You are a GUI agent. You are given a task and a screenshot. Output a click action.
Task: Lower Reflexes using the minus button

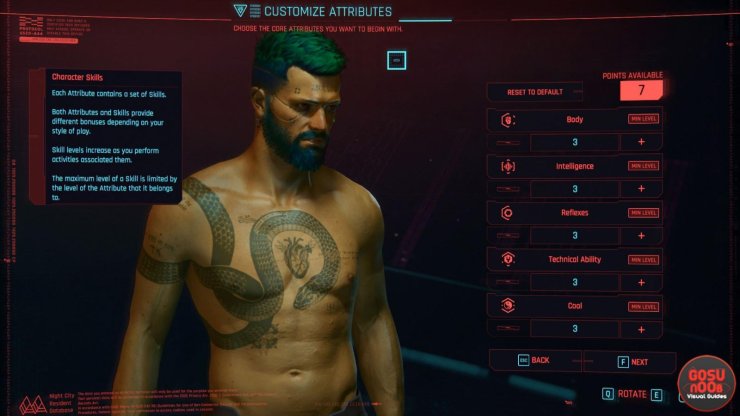[x=508, y=236]
